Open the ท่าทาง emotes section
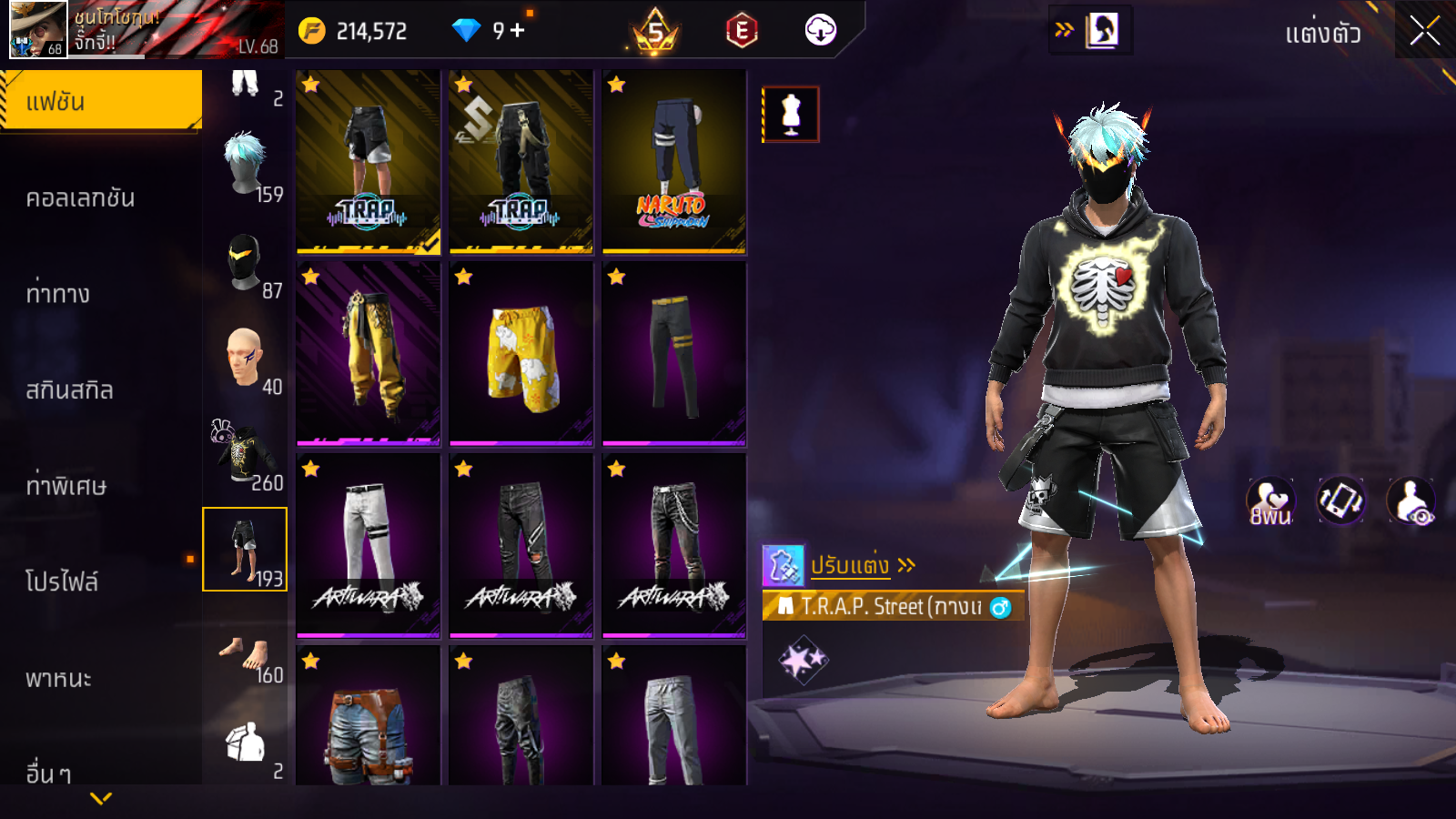1456x819 pixels. coord(57,294)
